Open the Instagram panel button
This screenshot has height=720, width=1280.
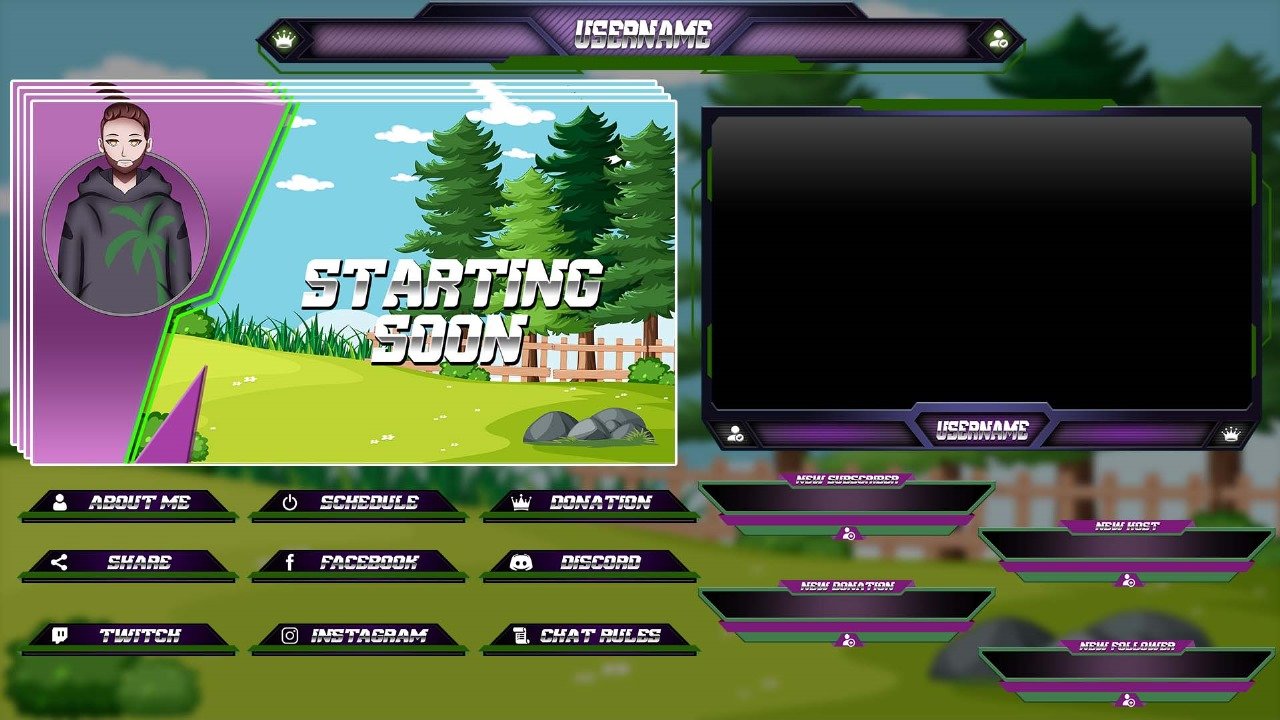coord(358,635)
